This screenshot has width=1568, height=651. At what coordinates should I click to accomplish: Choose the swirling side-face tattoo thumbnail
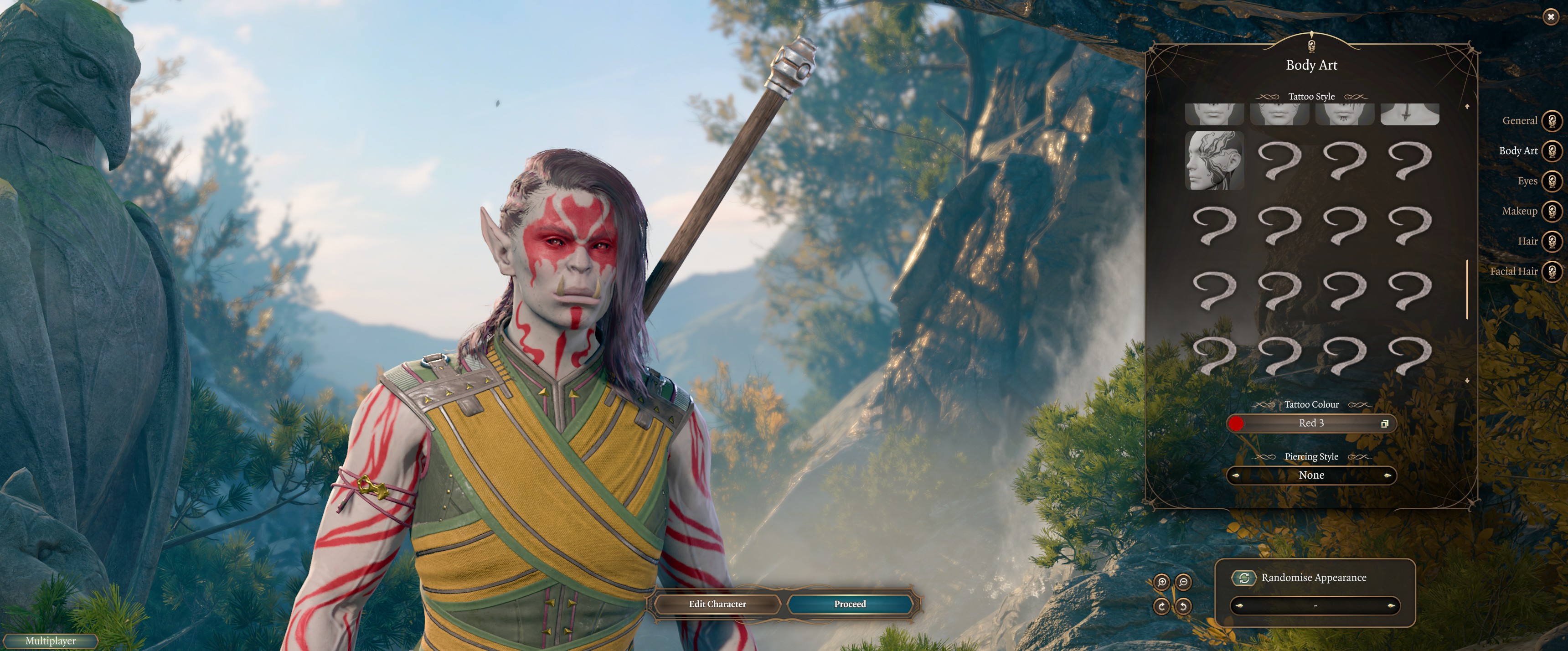point(1214,161)
